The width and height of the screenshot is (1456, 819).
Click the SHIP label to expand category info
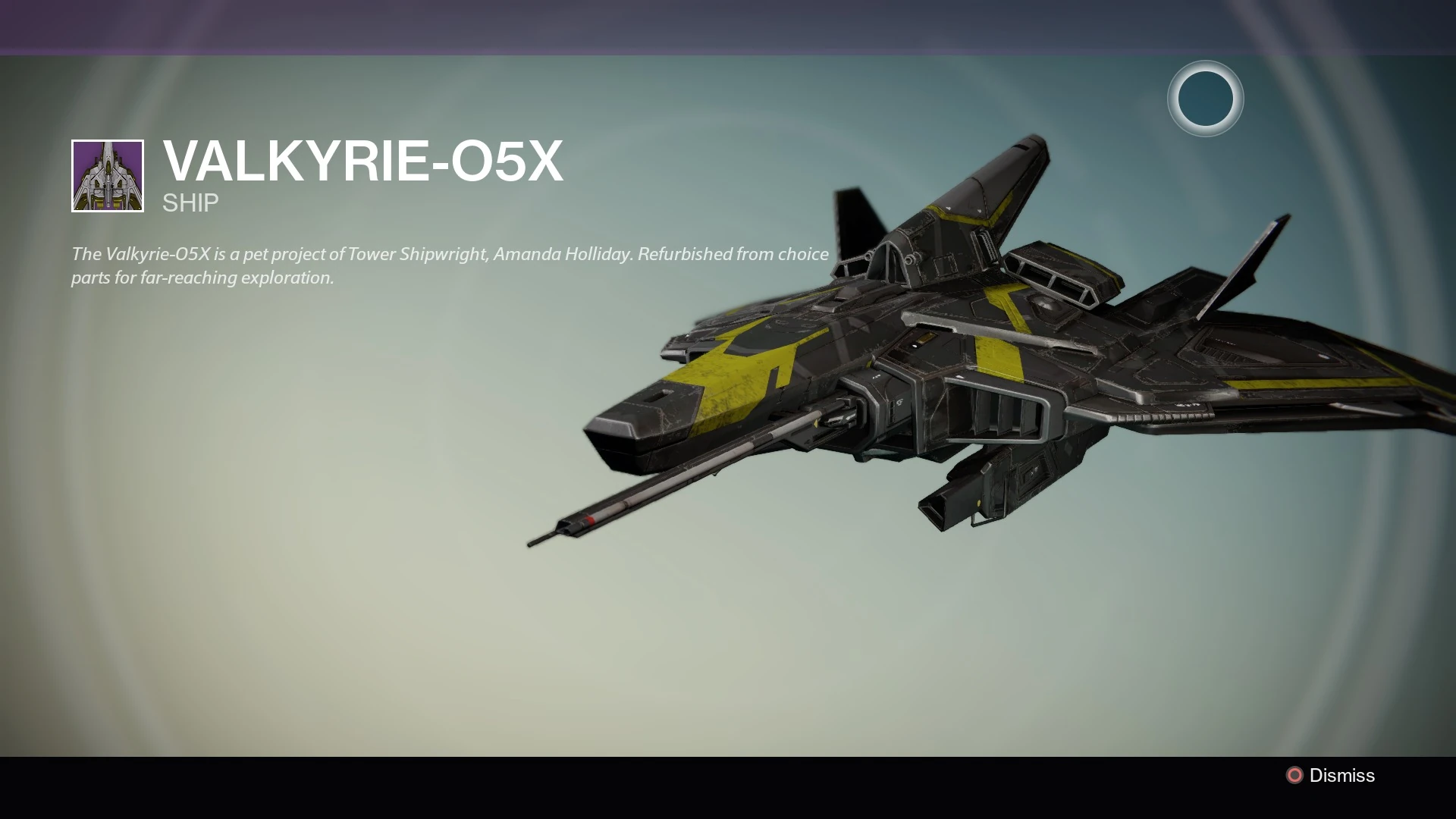click(x=189, y=202)
